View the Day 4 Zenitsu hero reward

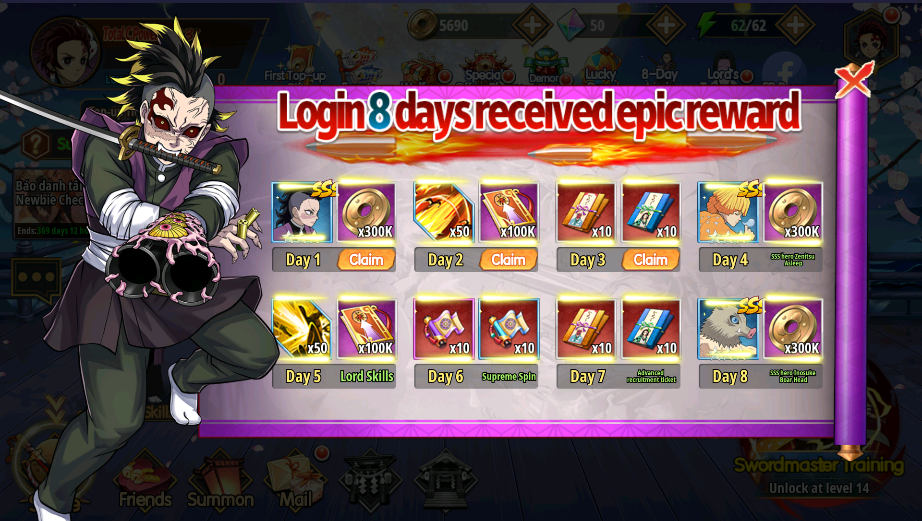pyautogui.click(x=729, y=212)
